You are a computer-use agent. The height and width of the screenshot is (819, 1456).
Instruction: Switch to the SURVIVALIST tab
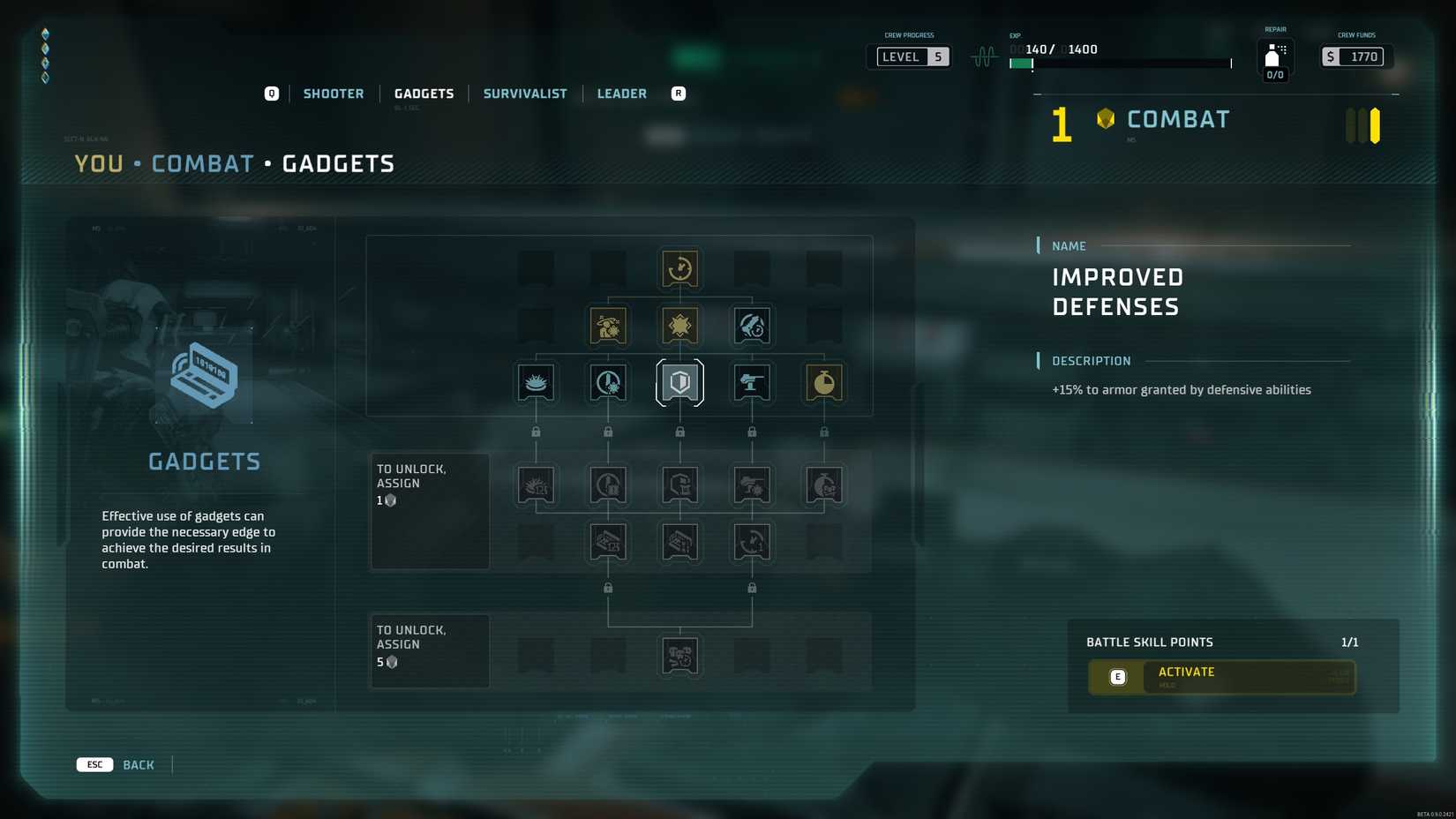525,93
